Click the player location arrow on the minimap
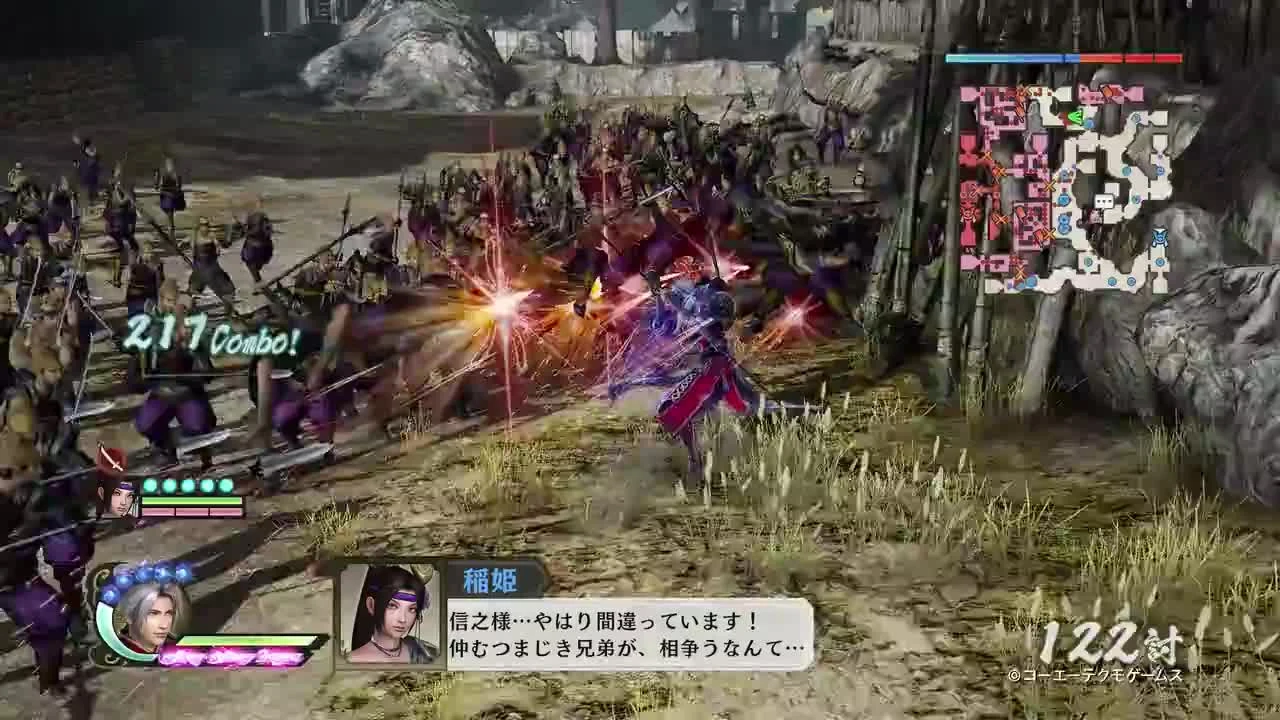The height and width of the screenshot is (720, 1280). coord(1077,116)
